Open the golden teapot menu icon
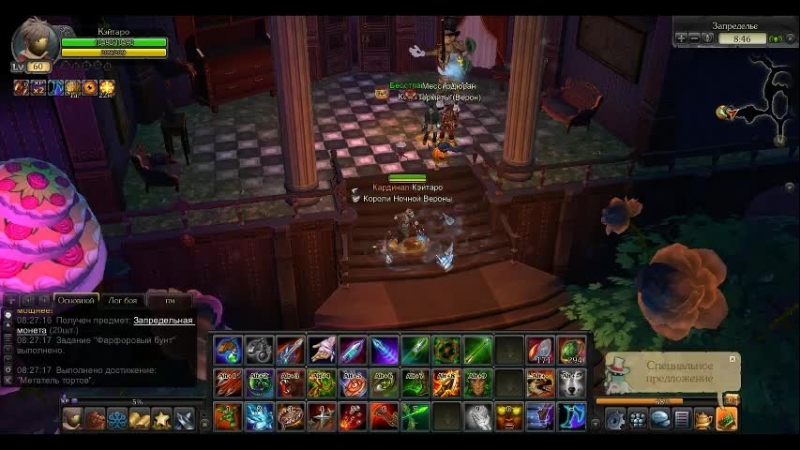800x450 pixels. click(704, 419)
